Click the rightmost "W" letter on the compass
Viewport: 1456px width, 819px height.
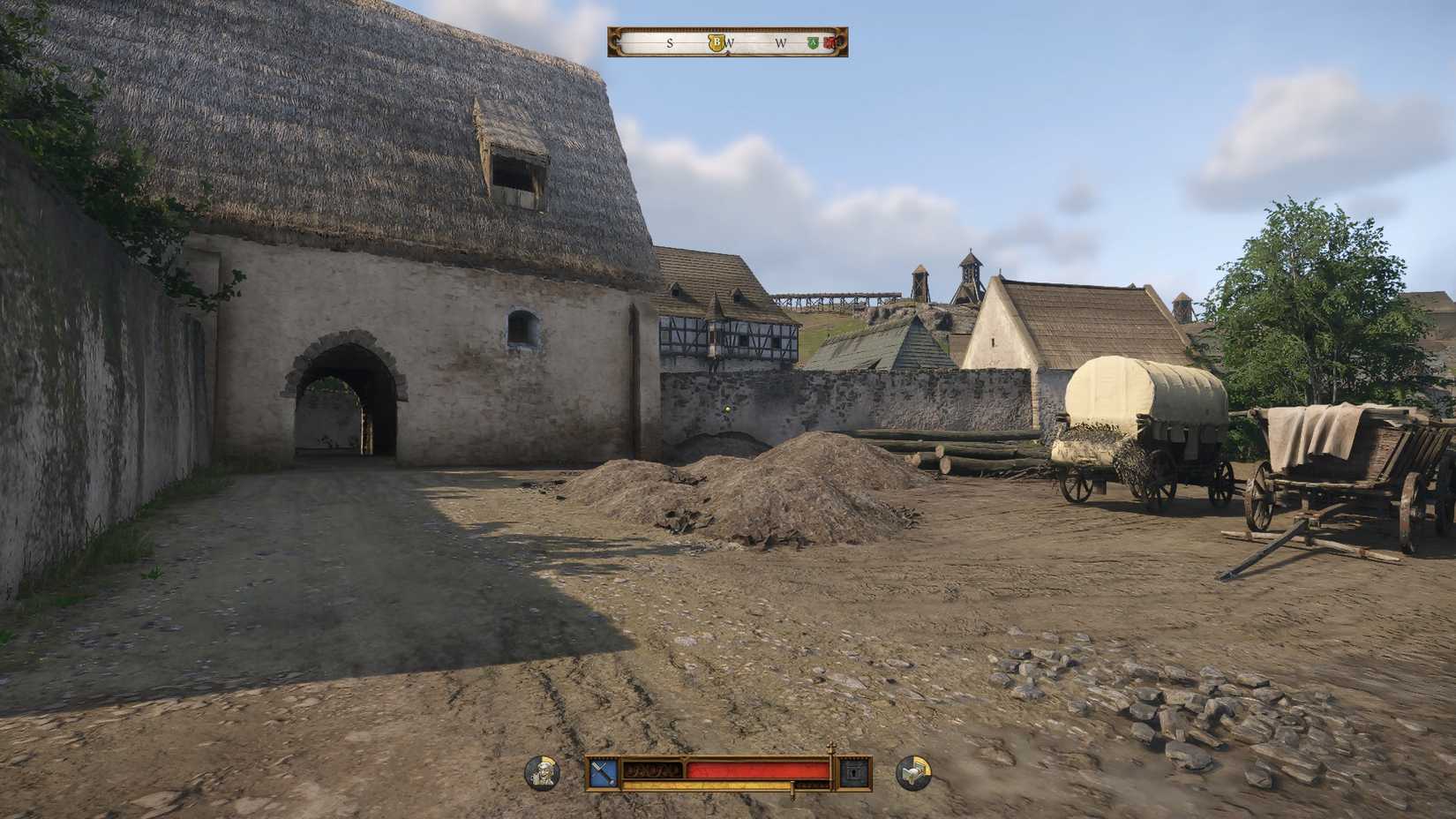pos(780,42)
